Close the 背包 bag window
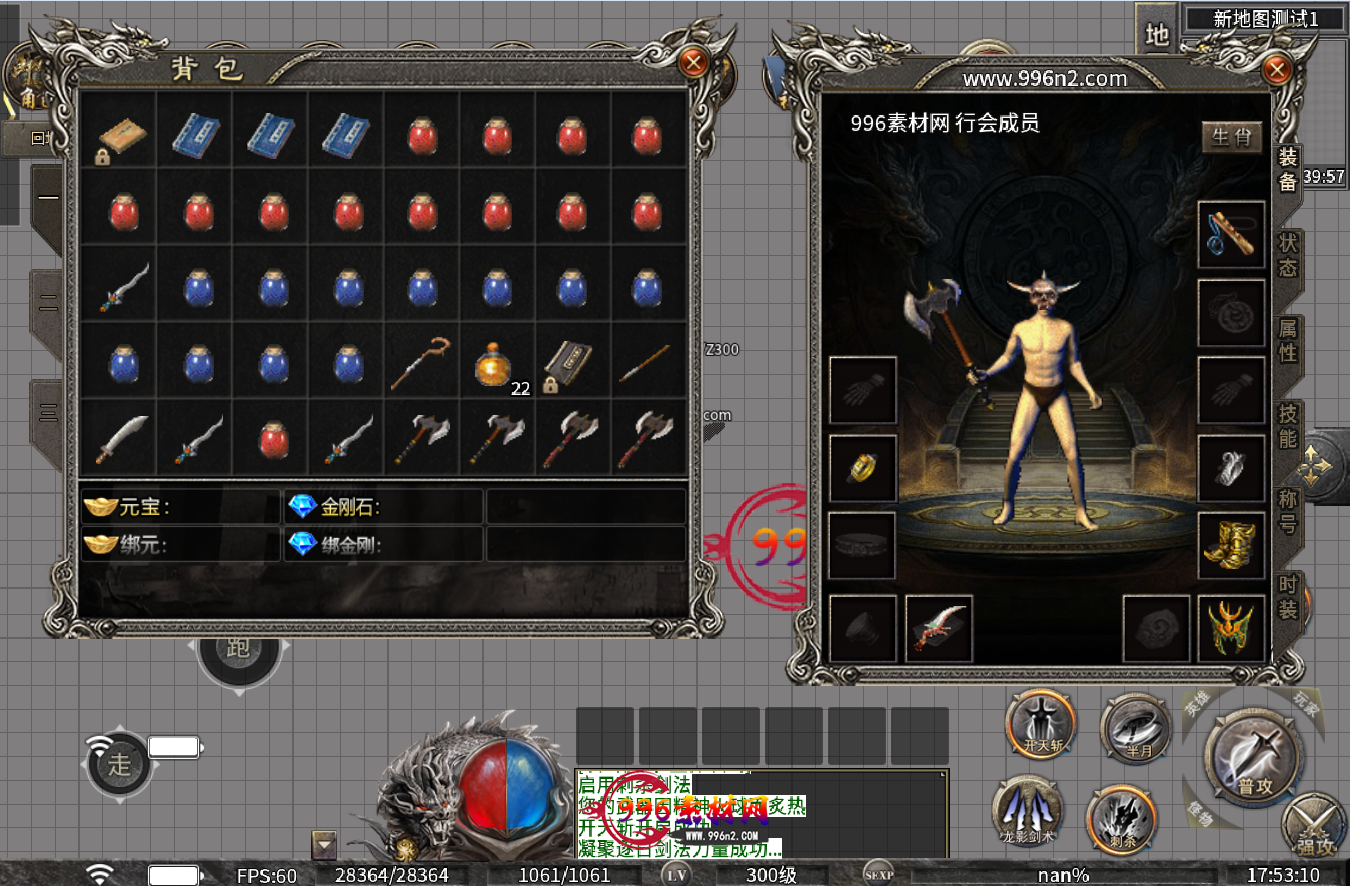The height and width of the screenshot is (886, 1350). 692,63
